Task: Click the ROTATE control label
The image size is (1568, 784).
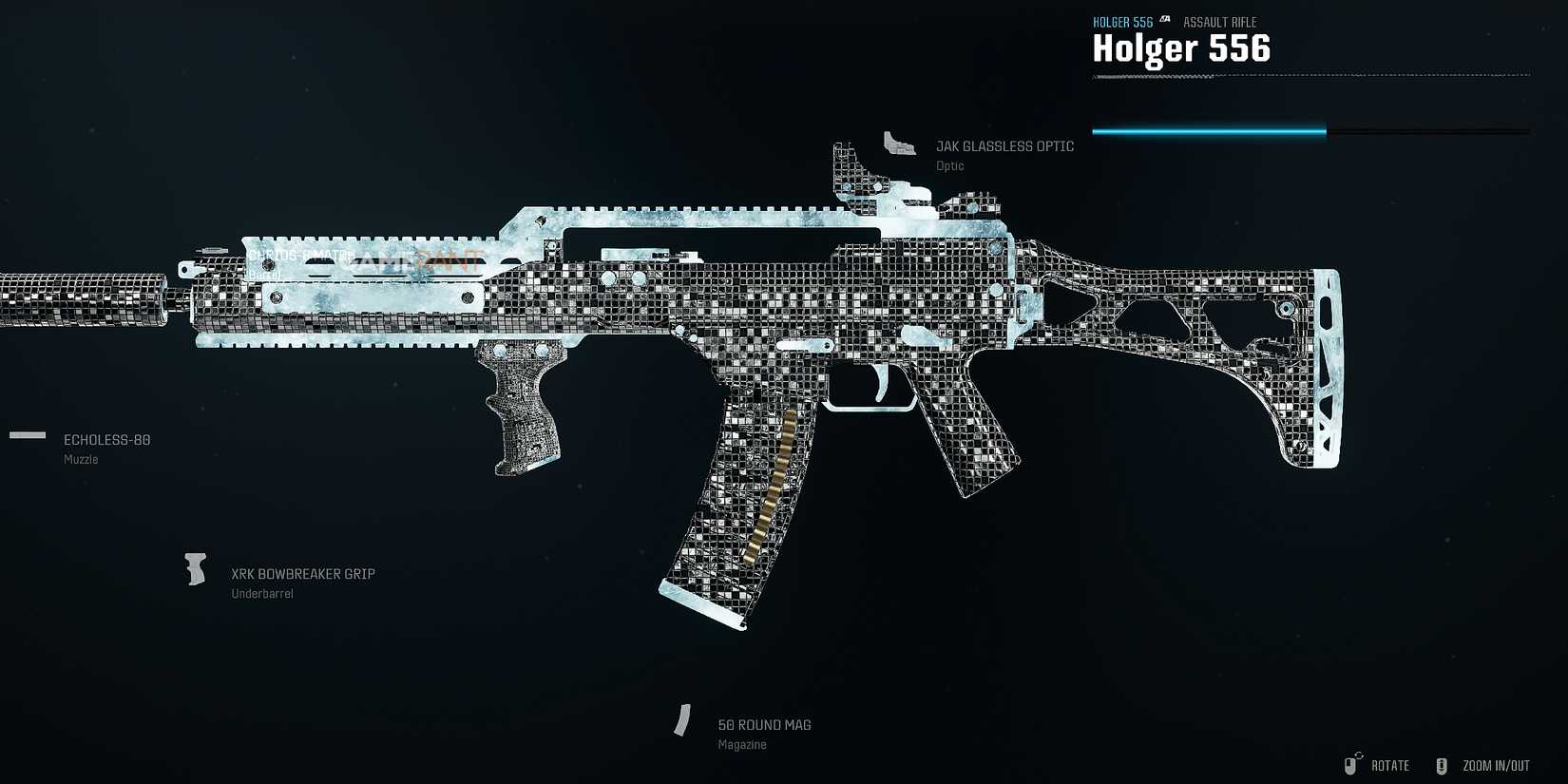Action: tap(1390, 765)
